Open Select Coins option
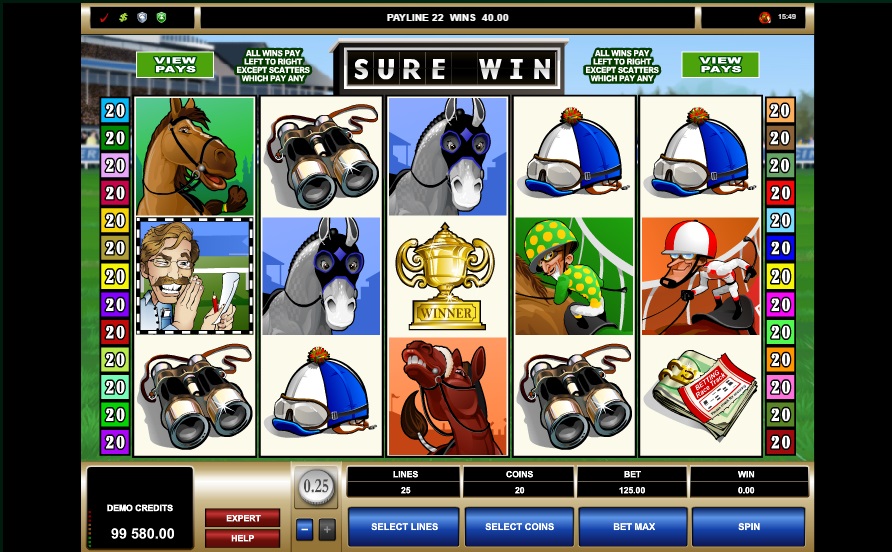Screen dimensions: 892x552 (519, 526)
